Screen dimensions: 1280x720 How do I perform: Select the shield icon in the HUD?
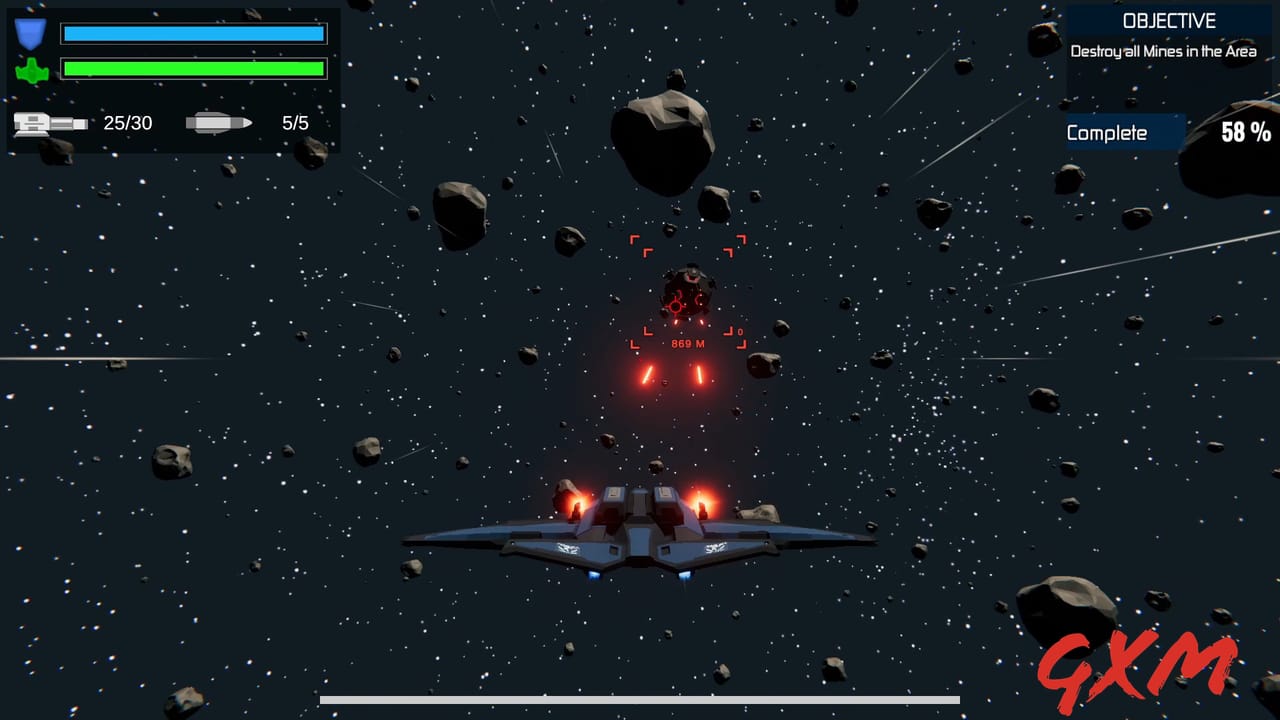(33, 33)
